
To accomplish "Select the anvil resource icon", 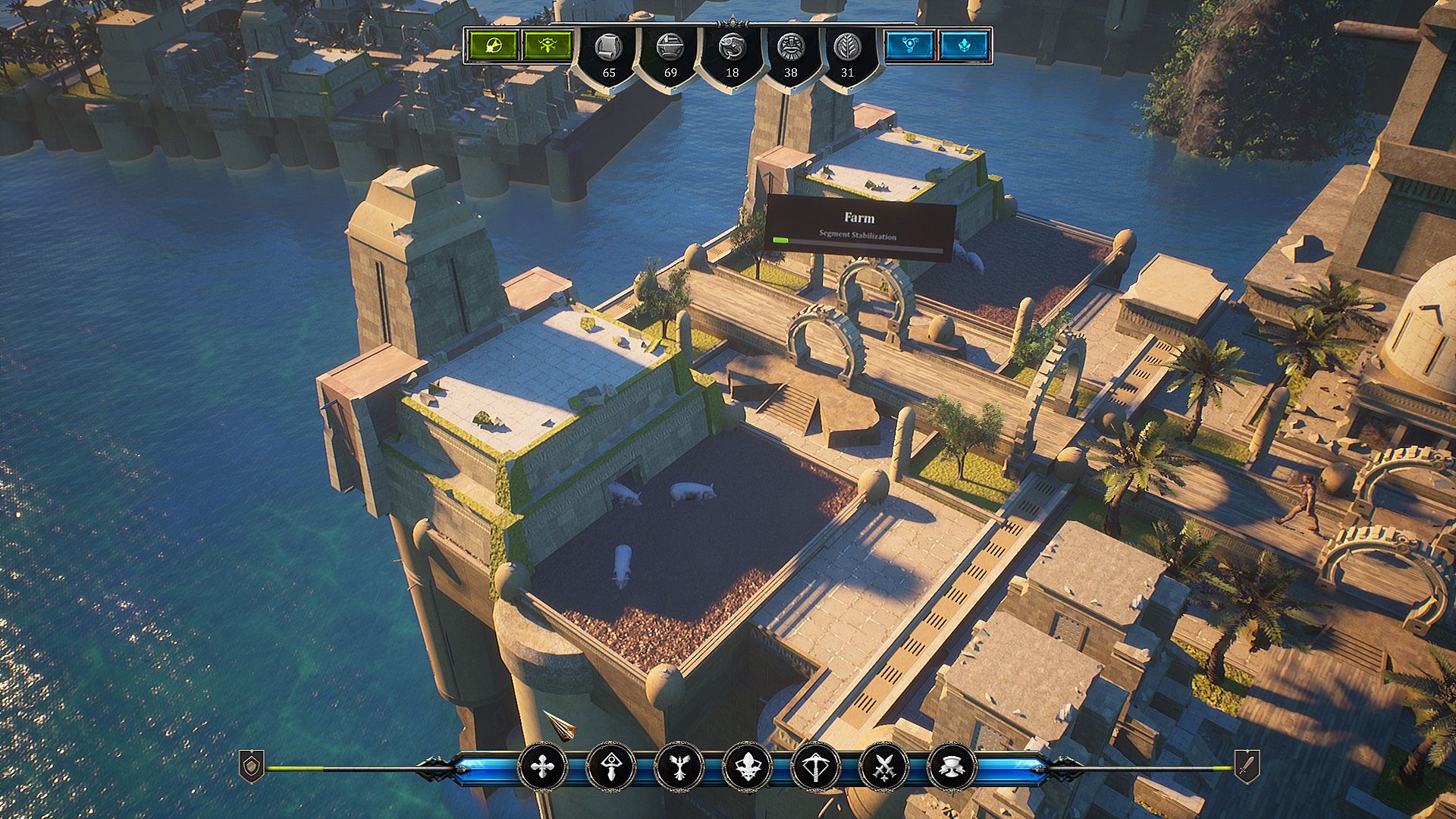I will click(x=670, y=48).
